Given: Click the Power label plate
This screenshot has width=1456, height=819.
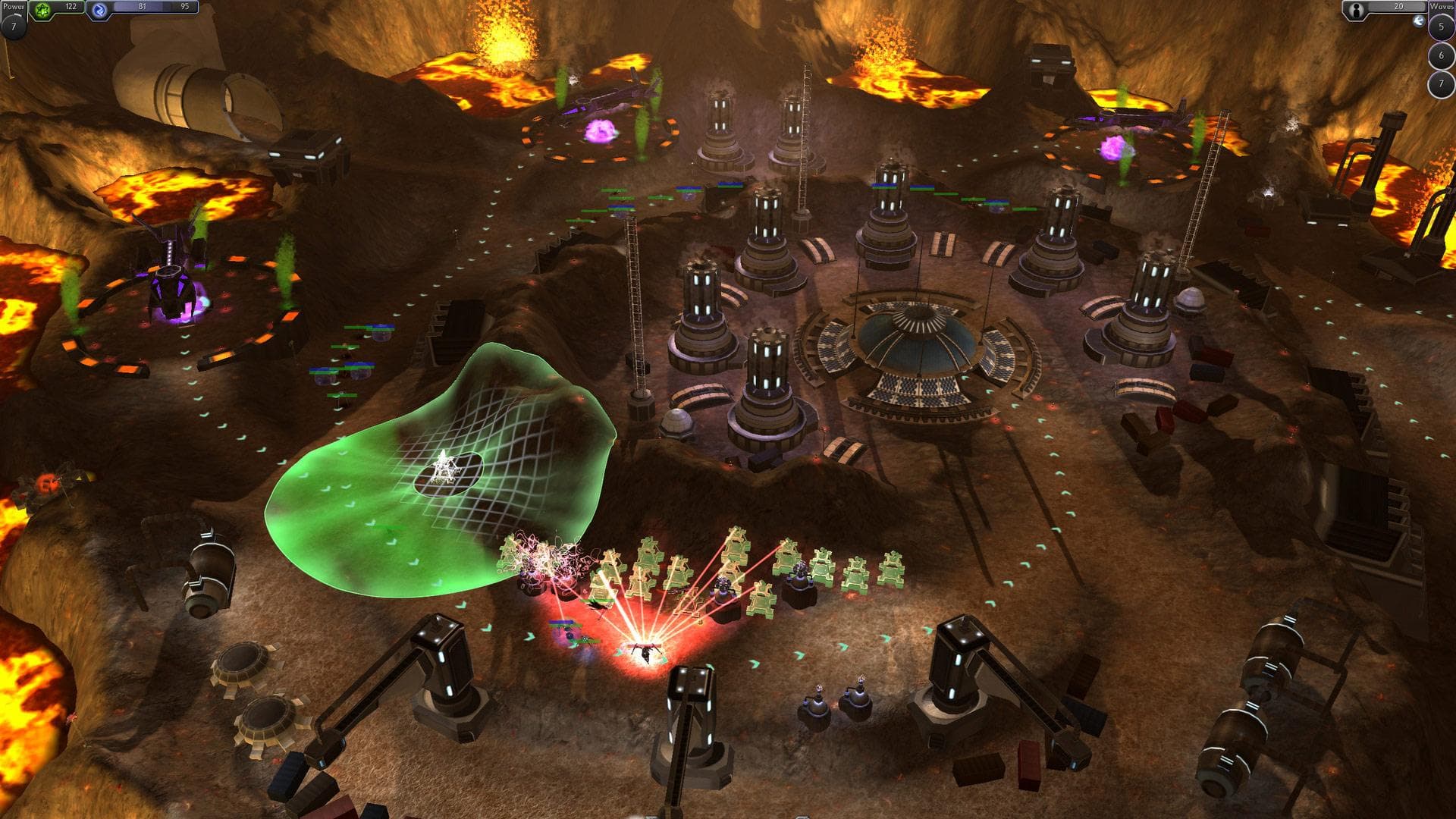Looking at the screenshot, I should 13,8.
